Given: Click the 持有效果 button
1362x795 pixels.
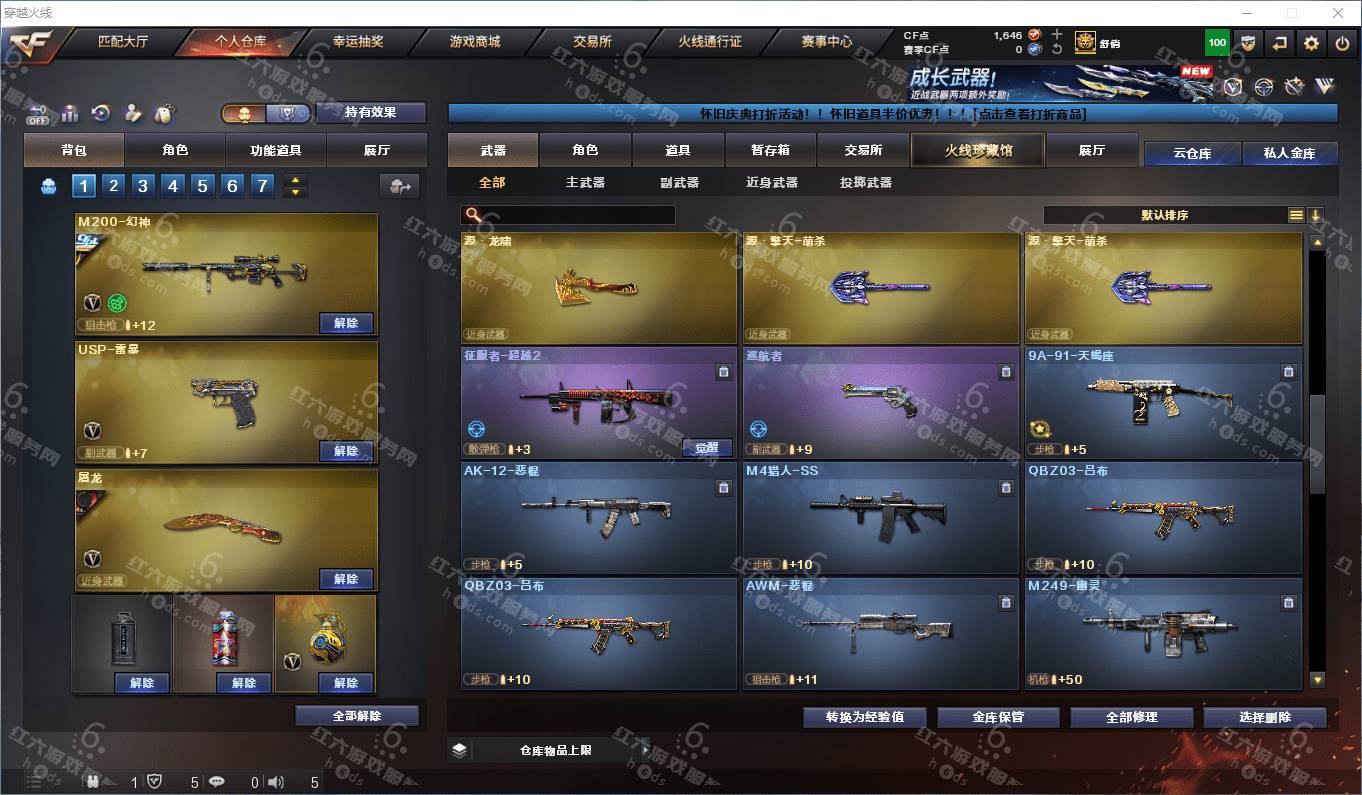Looking at the screenshot, I should coord(370,113).
